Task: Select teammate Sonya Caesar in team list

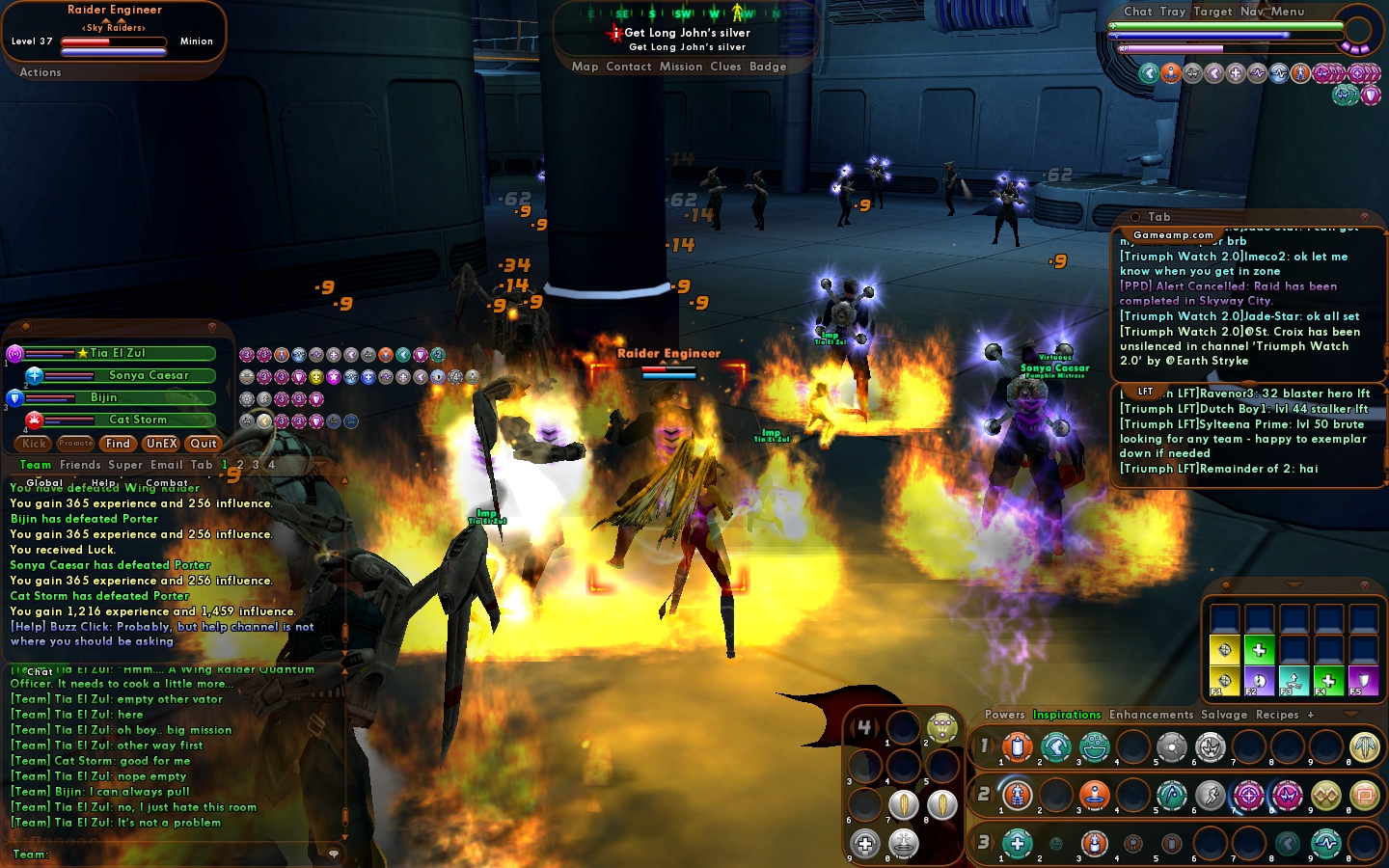Action: click(149, 375)
